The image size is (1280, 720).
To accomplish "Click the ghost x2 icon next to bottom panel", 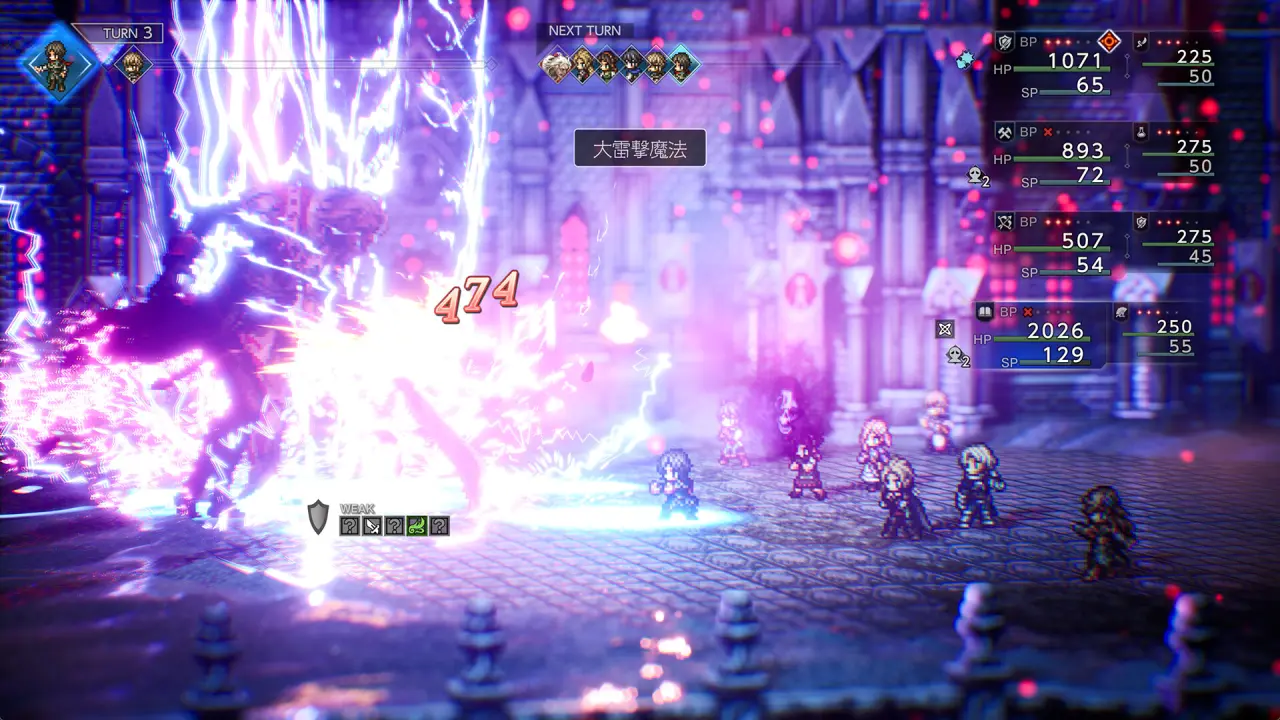I will point(955,355).
